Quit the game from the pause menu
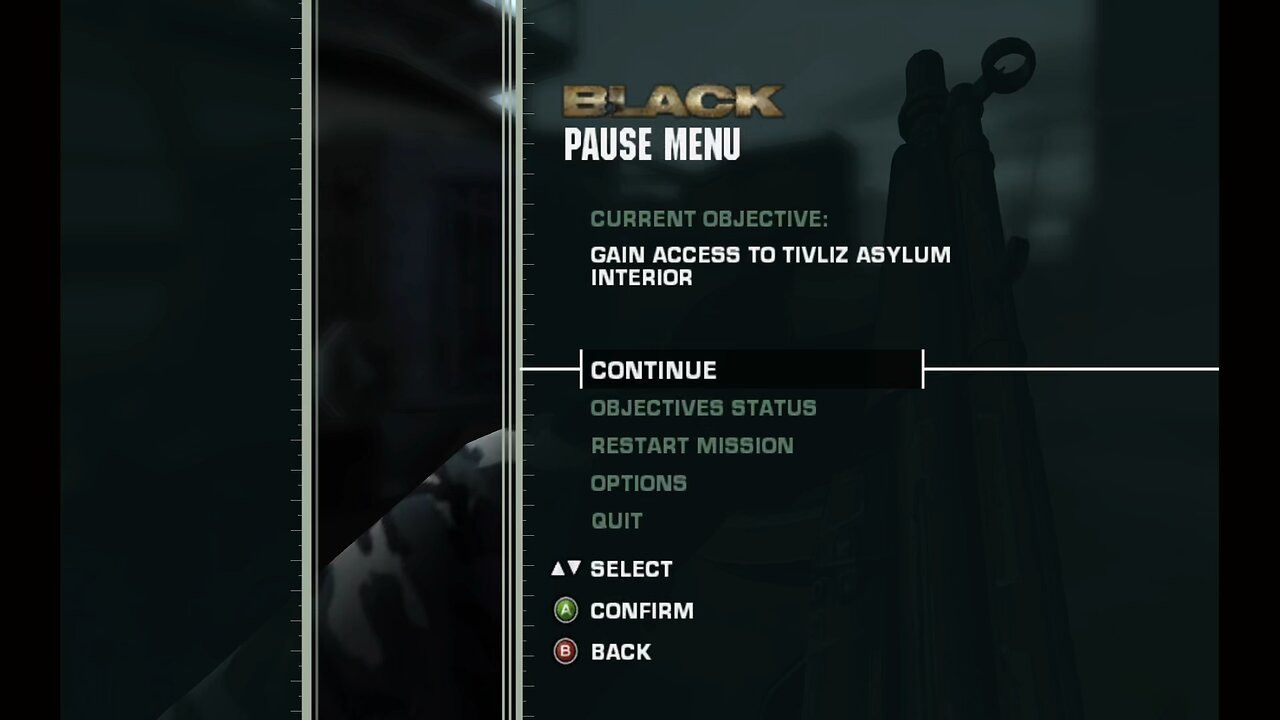 [616, 521]
